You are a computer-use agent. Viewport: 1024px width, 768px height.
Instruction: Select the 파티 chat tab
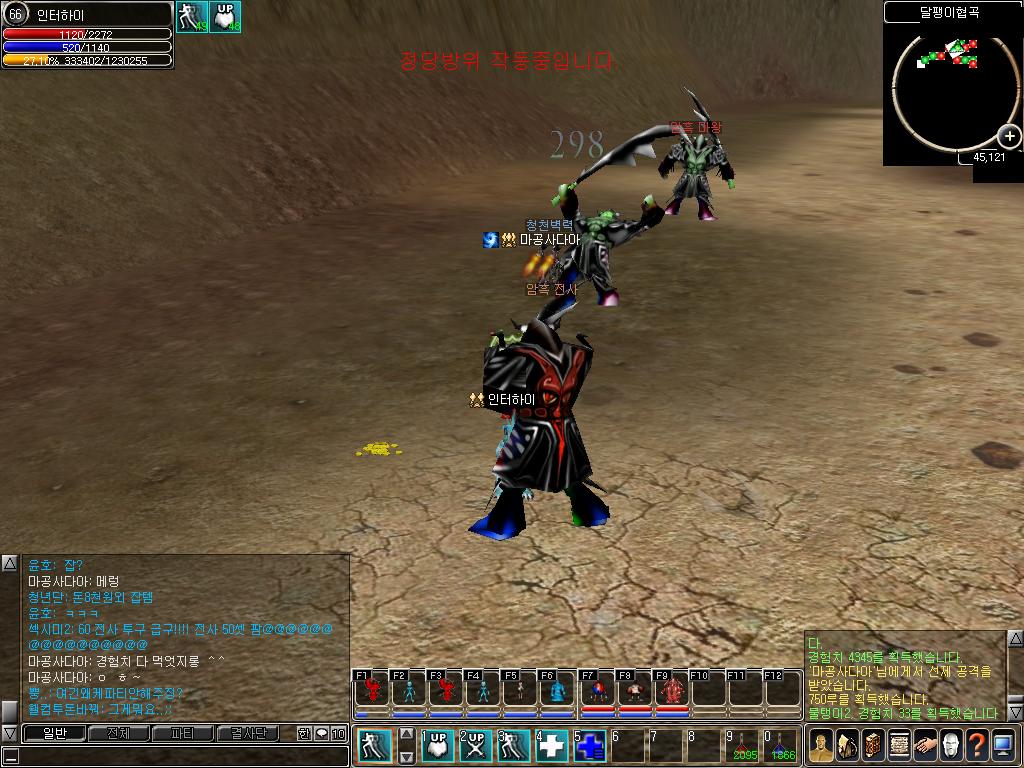[183, 733]
